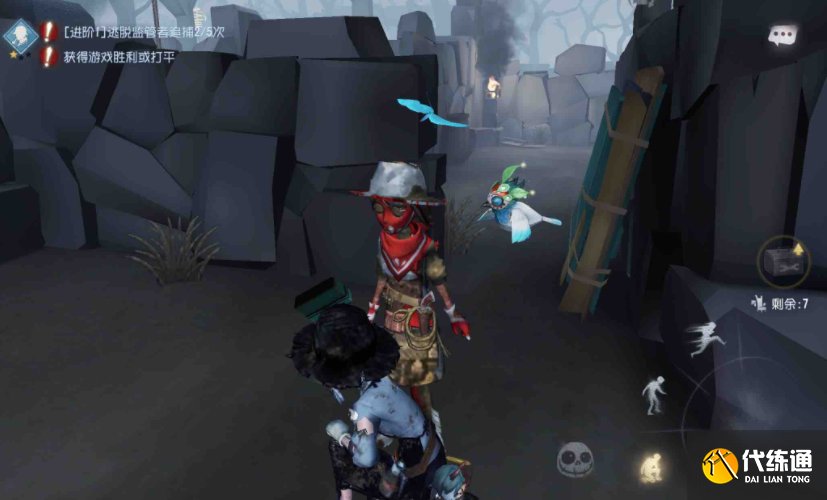Use the toolbox item button
The height and width of the screenshot is (500, 827).
pos(783,261)
